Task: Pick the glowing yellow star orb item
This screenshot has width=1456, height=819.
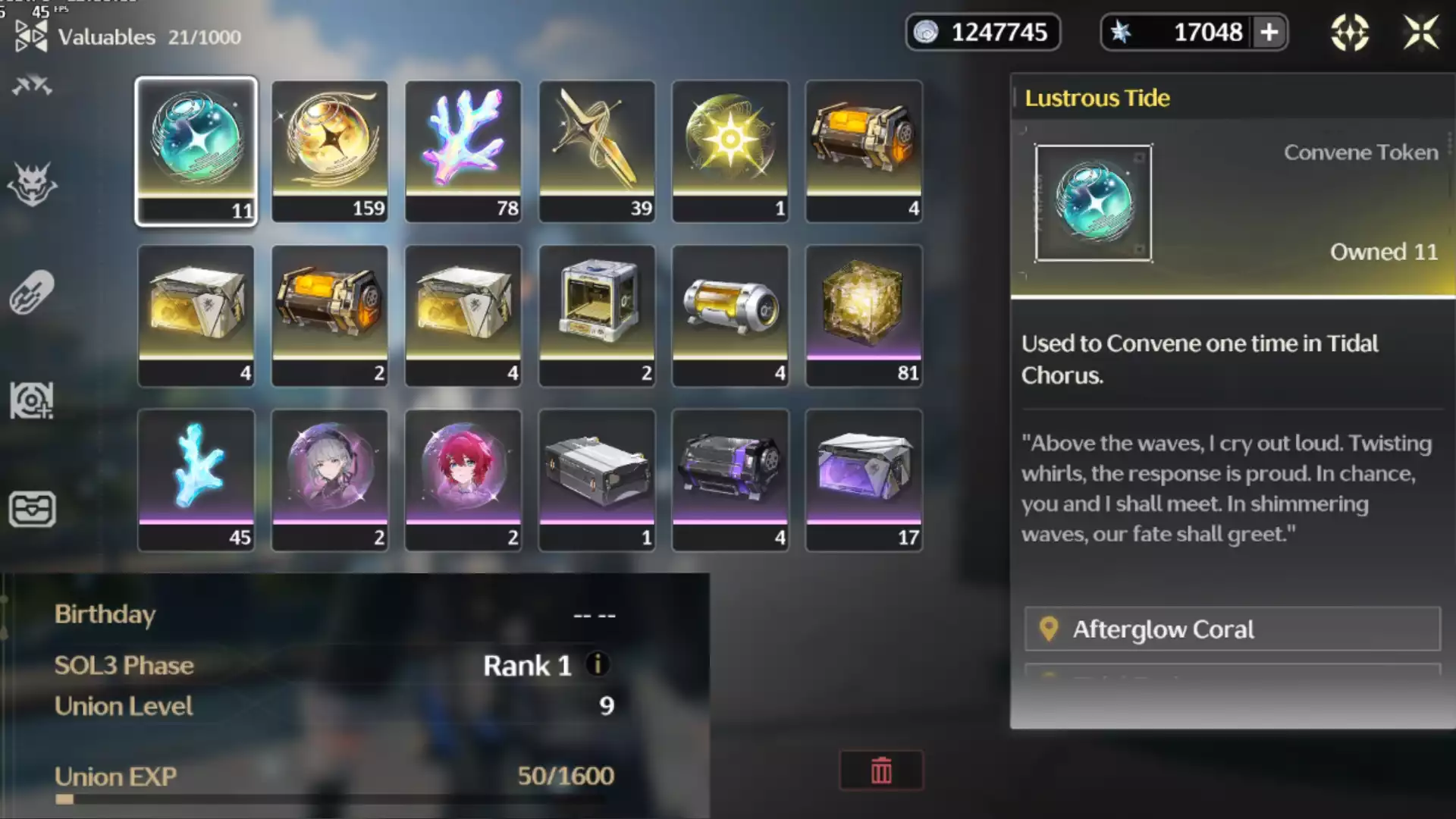Action: [730, 150]
